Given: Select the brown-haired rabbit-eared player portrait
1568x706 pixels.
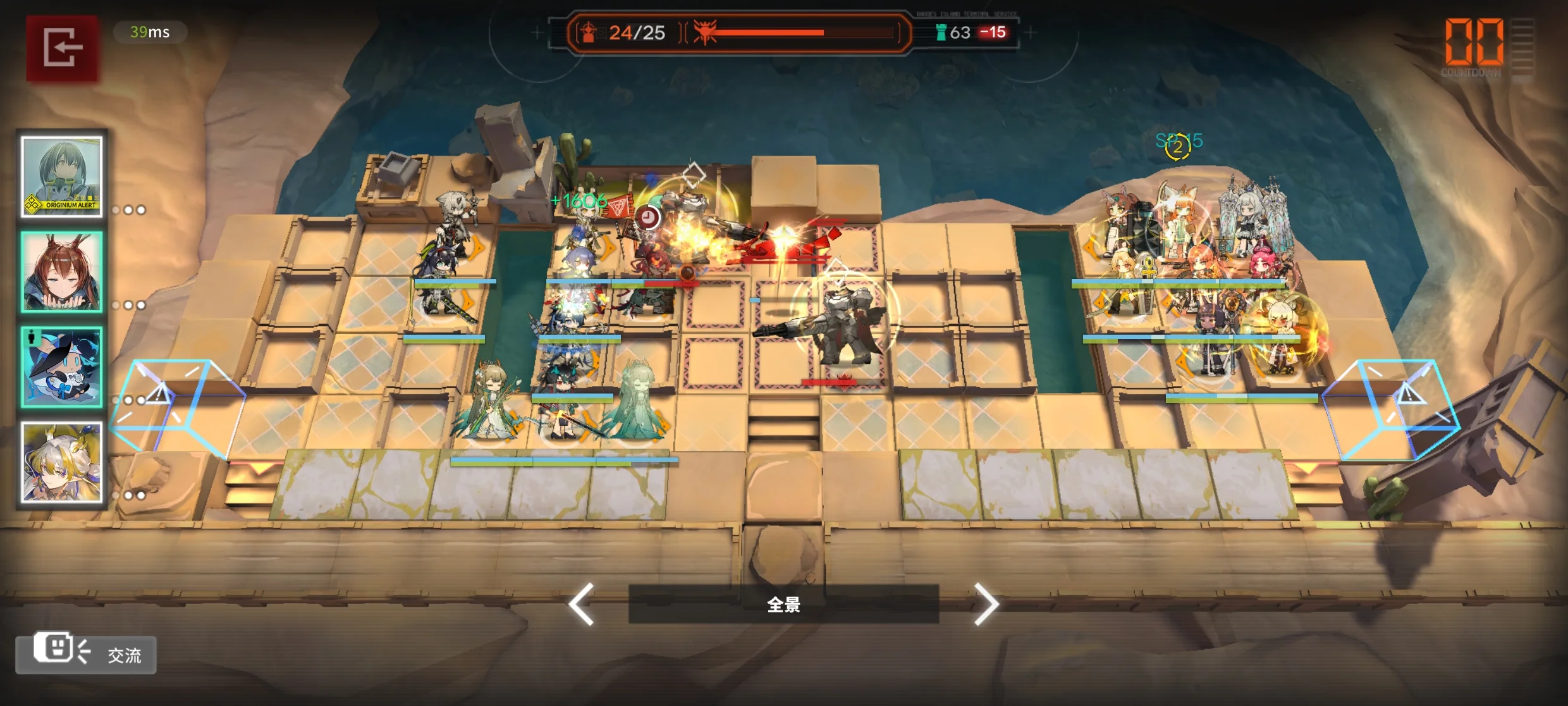Looking at the screenshot, I should coord(62,271).
